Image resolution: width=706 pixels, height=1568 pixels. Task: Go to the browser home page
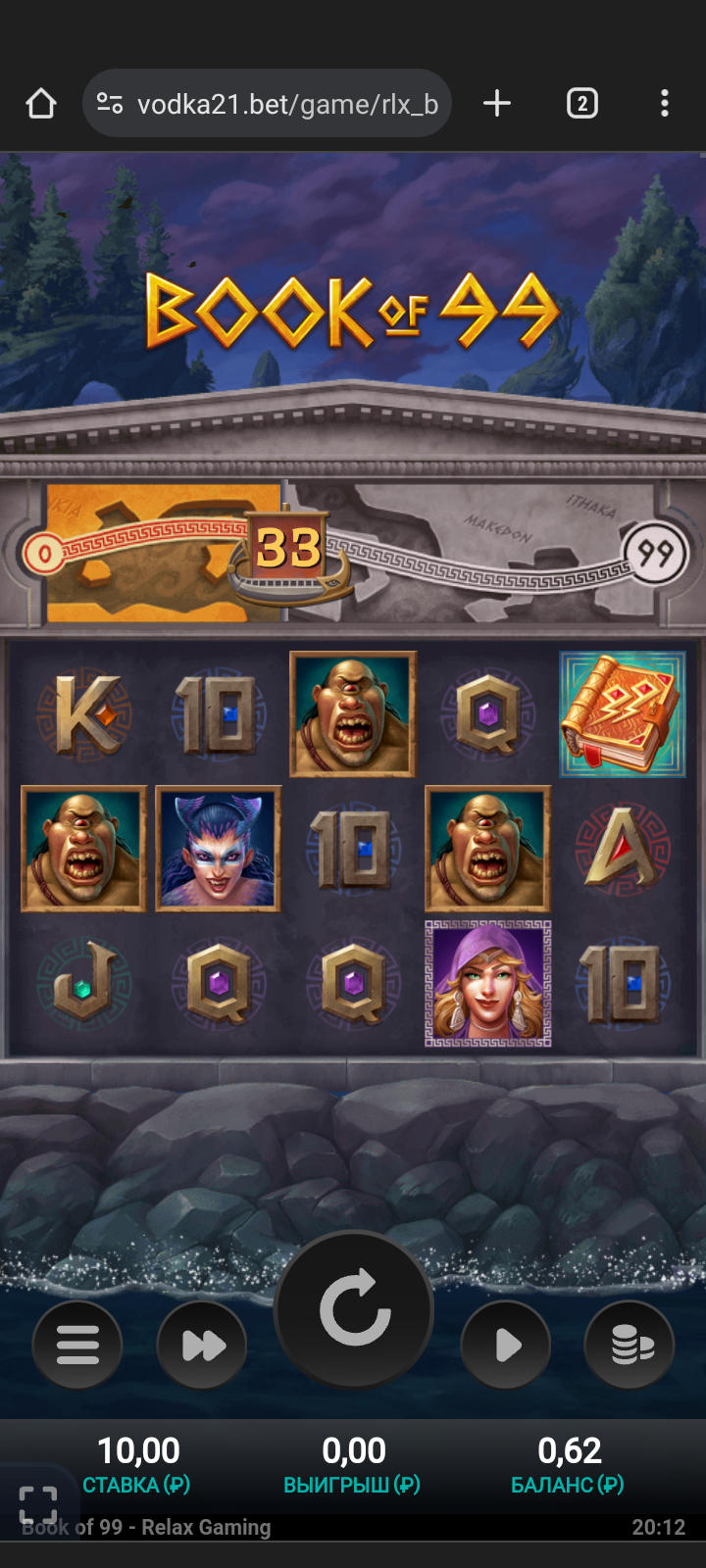tap(41, 104)
